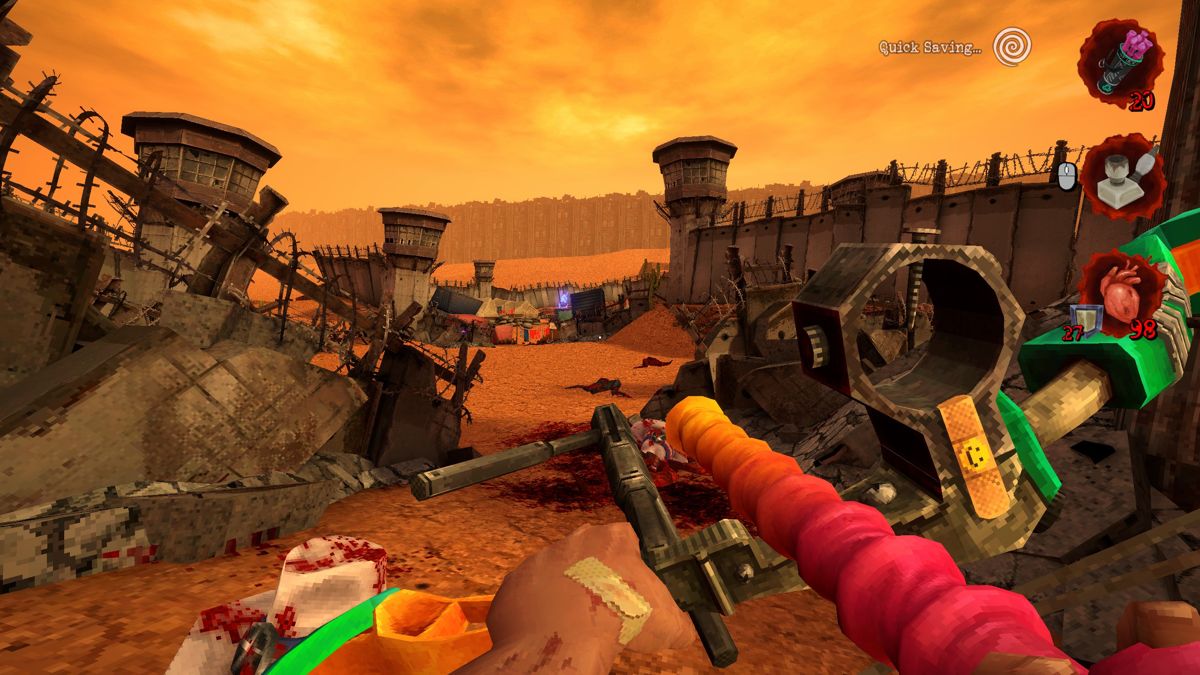
Task: Click the stamp and brush ability icon
Action: click(1123, 177)
